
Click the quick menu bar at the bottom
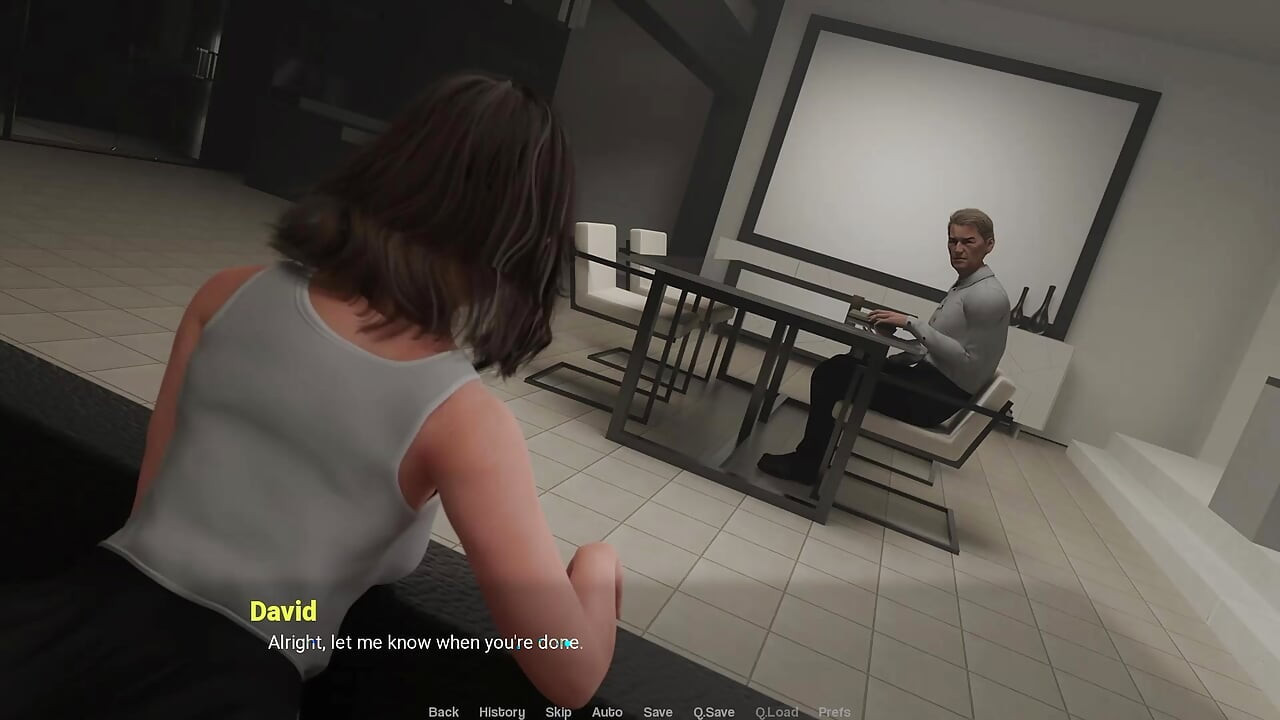(640, 712)
